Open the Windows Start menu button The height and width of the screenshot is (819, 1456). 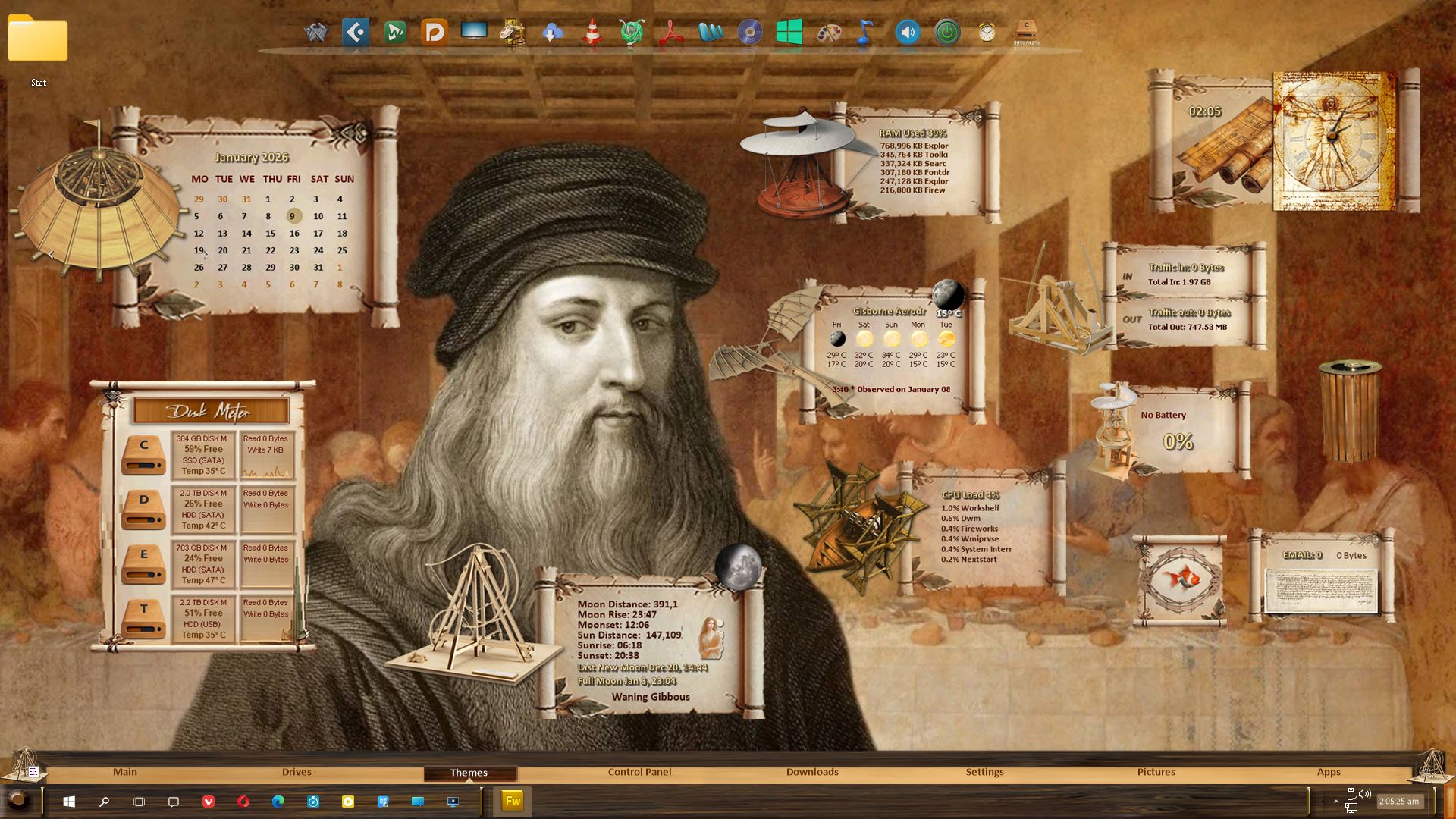(69, 802)
